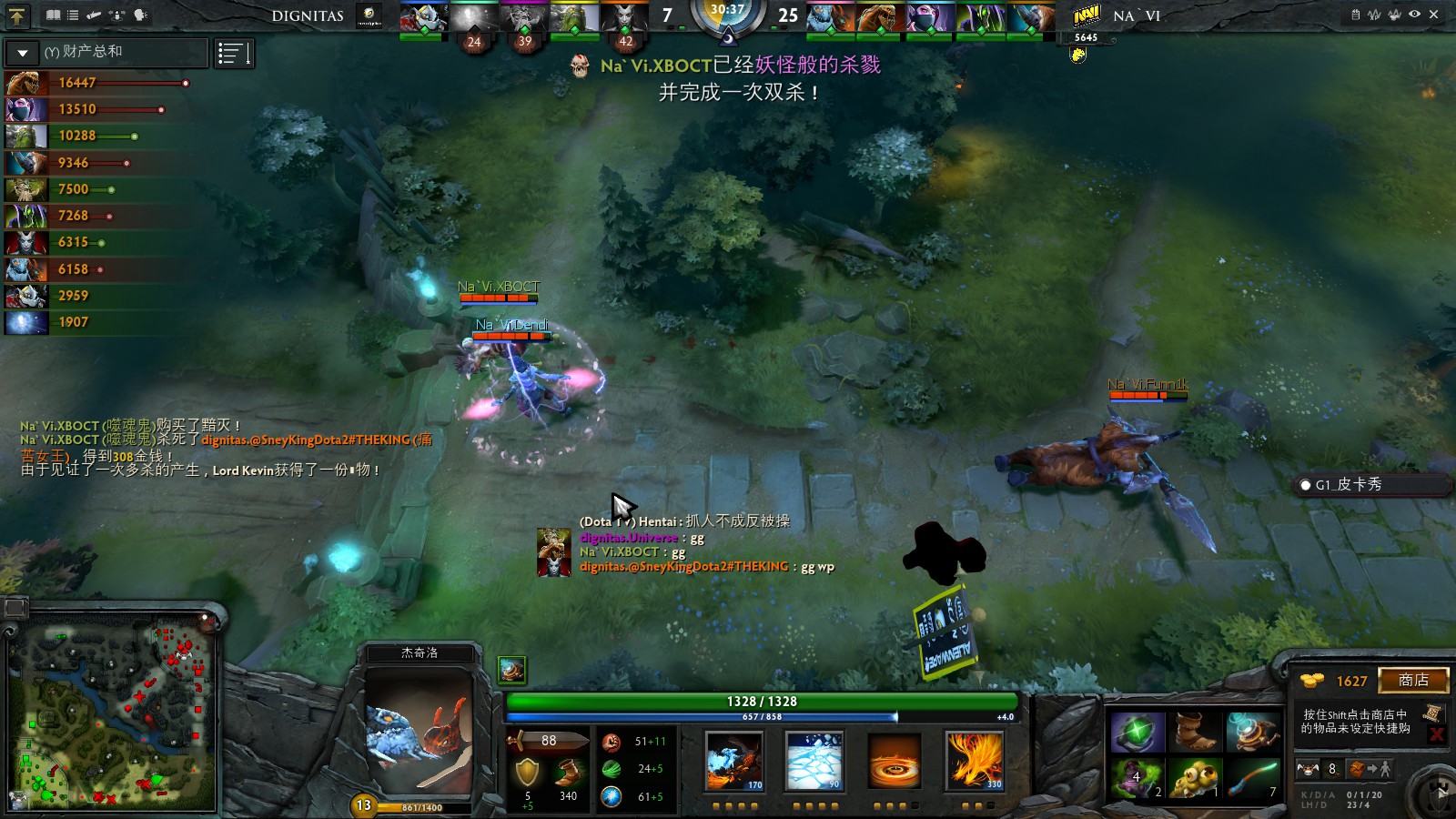This screenshot has width=1456, height=819.
Task: Select the DIGNITAS team name banner
Action: [x=307, y=16]
